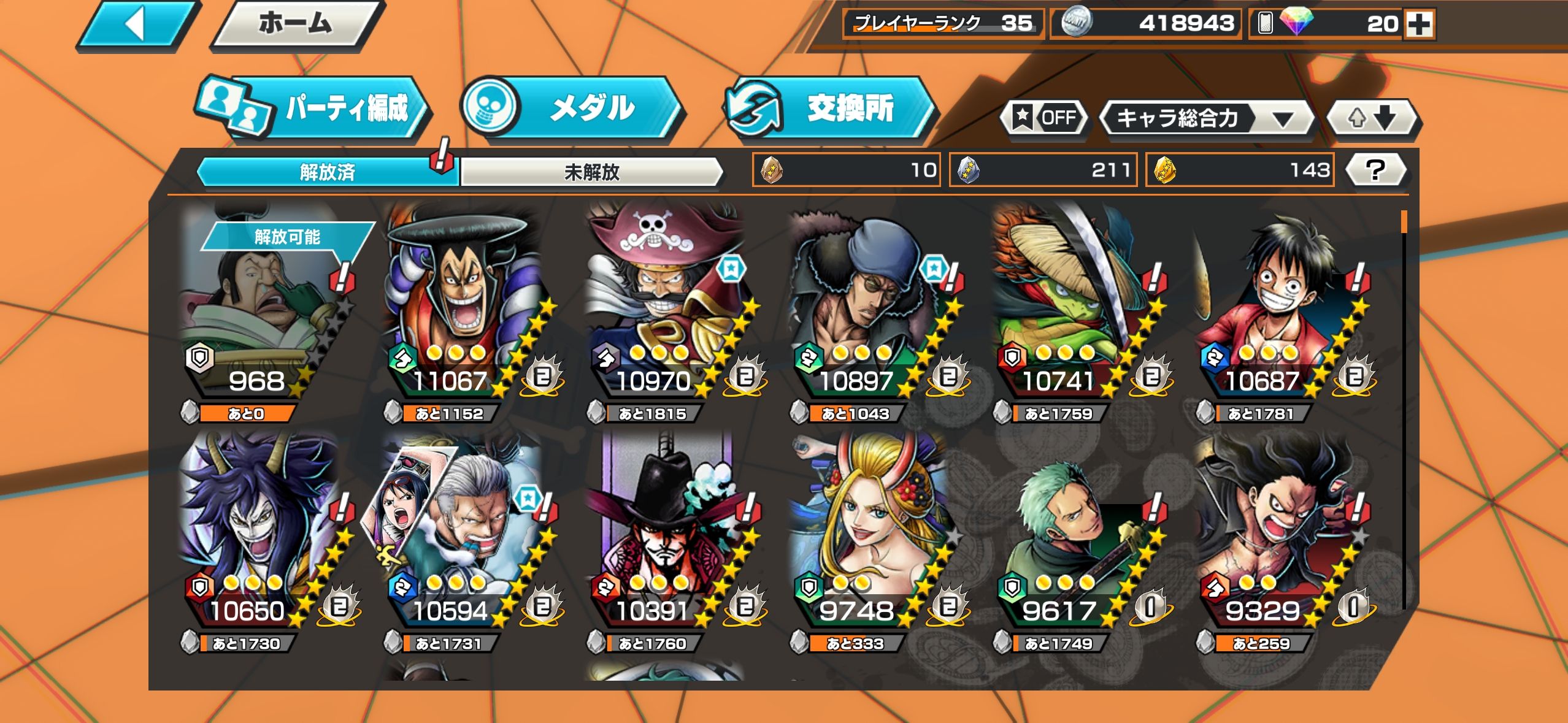Screen dimensions: 1568x723
Task: Switch to the 未解放 tab
Action: pyautogui.click(x=591, y=172)
